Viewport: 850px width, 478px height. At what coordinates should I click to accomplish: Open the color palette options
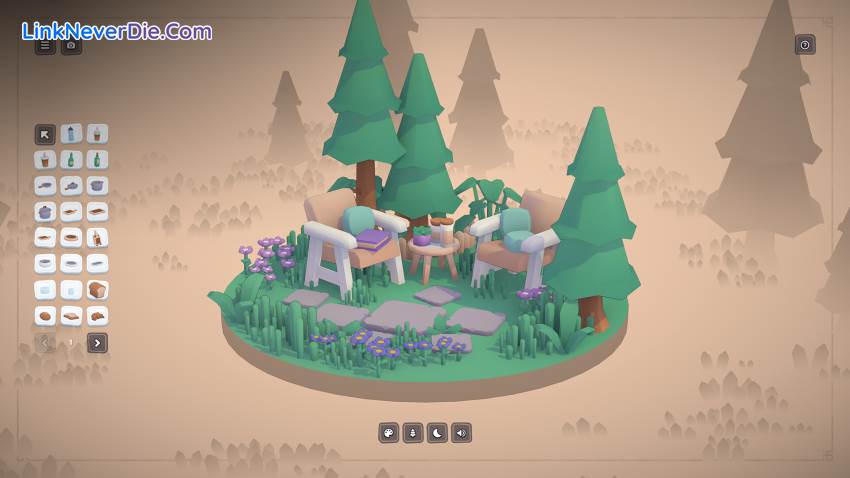point(388,433)
